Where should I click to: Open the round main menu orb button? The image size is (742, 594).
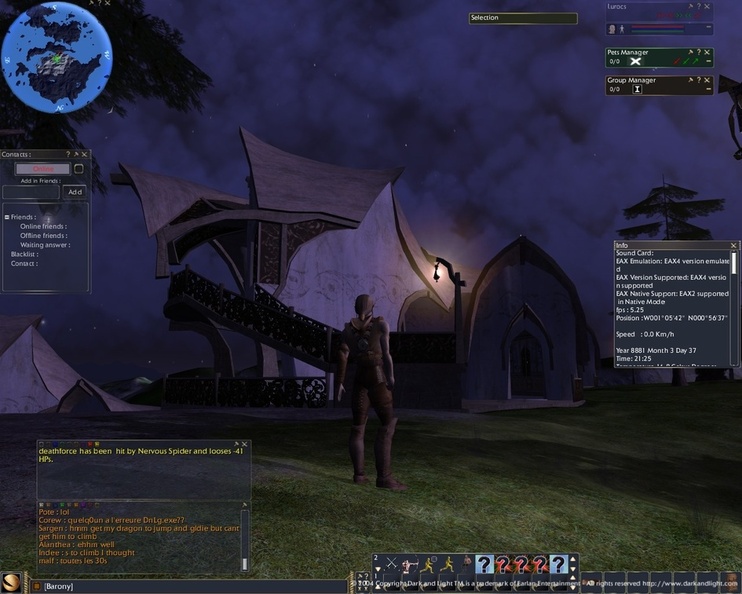click(12, 583)
